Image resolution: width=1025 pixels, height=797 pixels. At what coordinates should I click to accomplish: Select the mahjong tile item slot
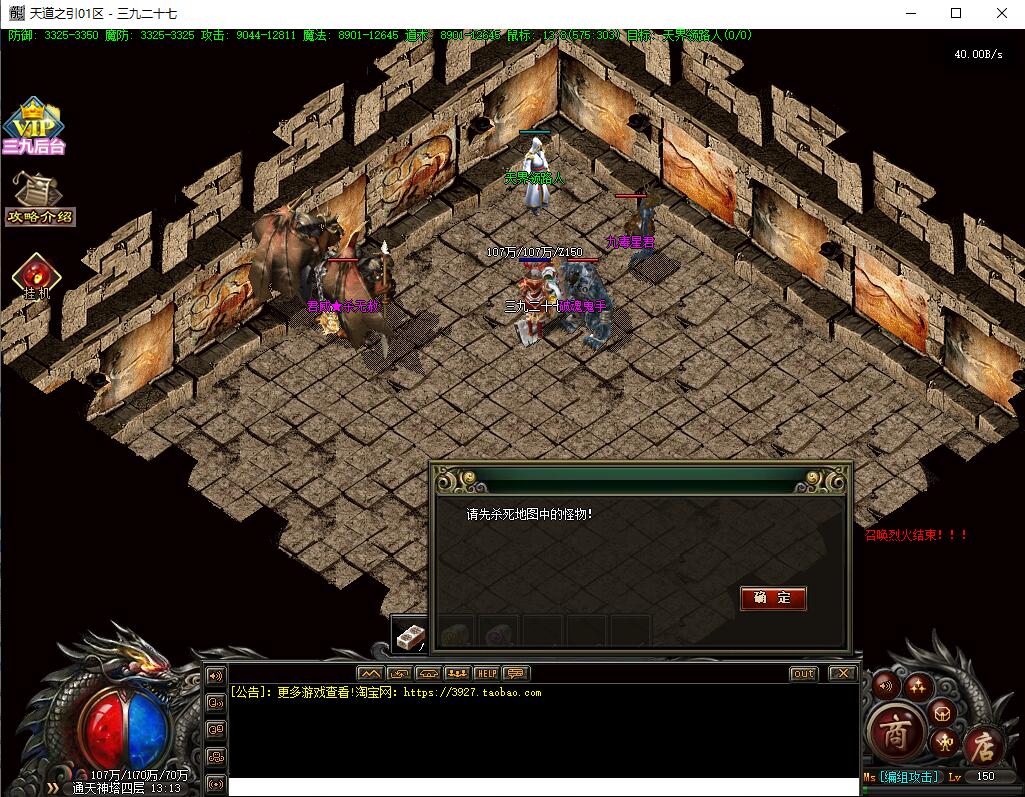(410, 634)
